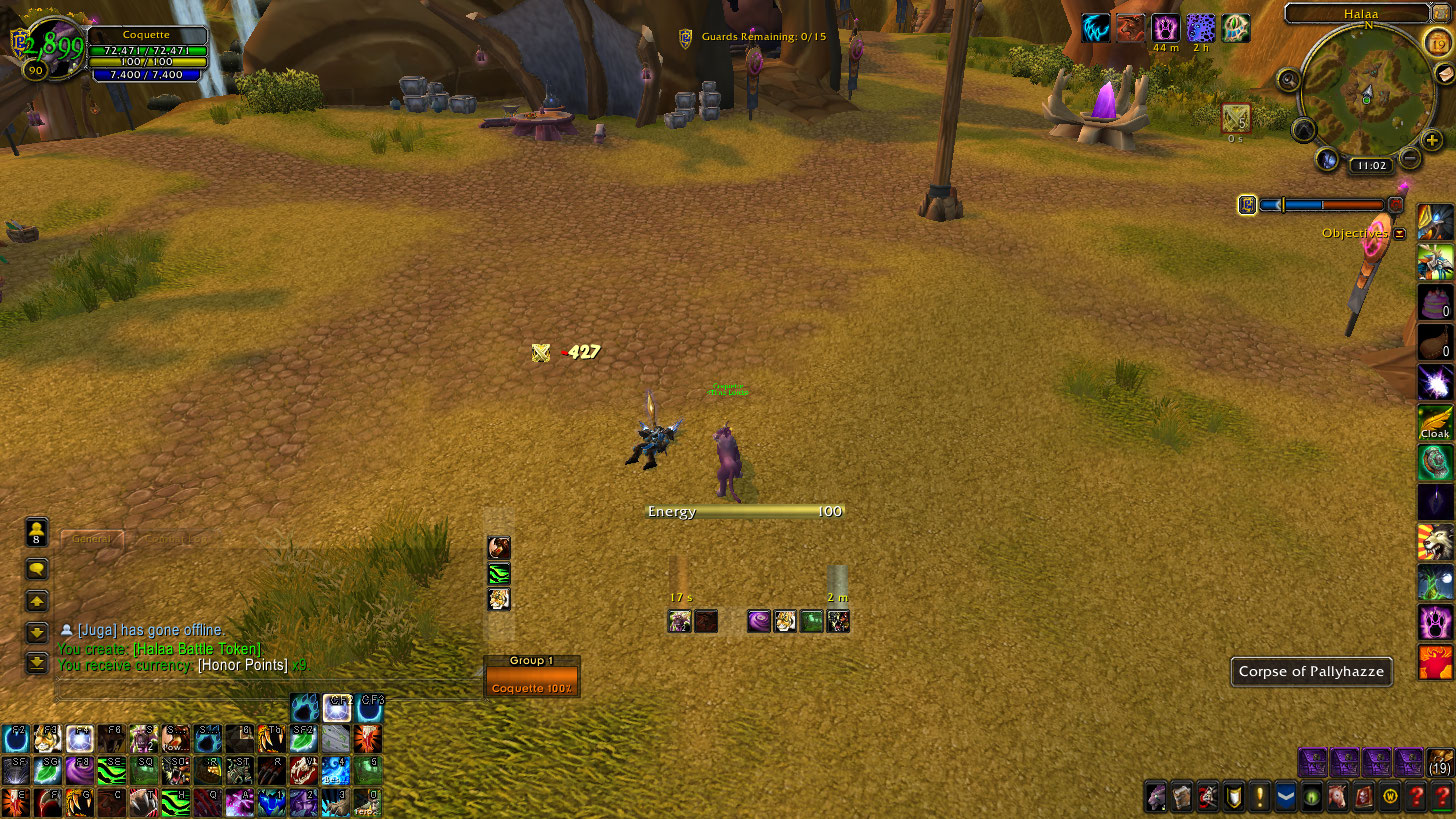Open the character info micro button
1456x819 pixels.
pyautogui.click(x=1155, y=797)
